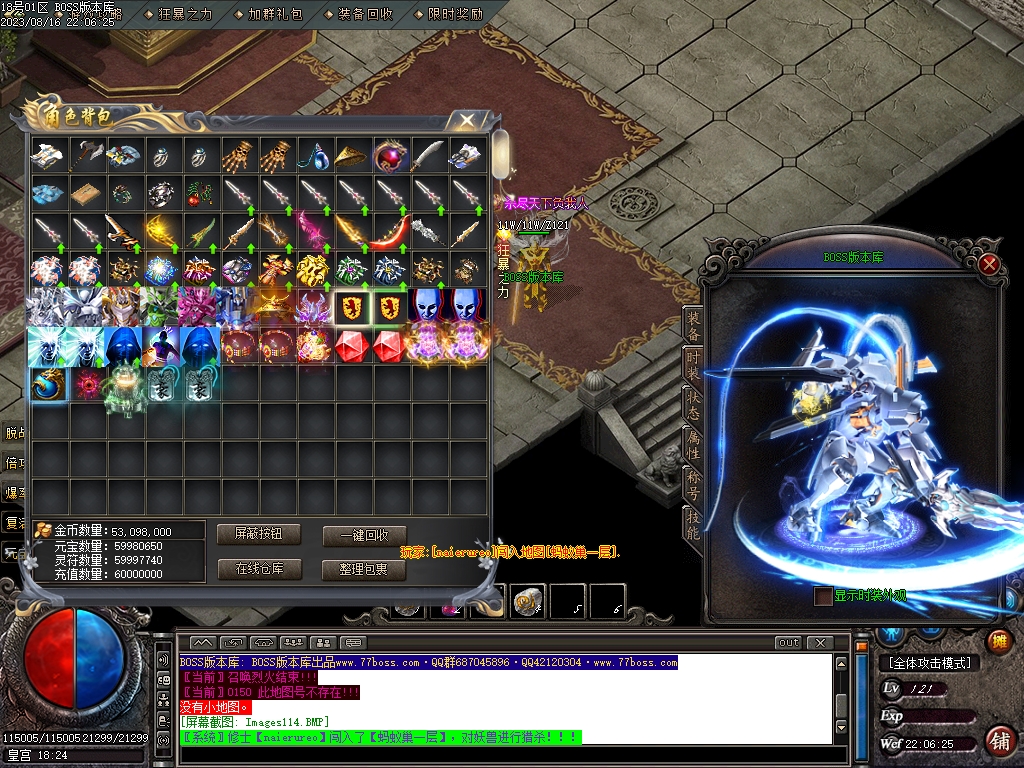The height and width of the screenshot is (768, 1024).
Task: Close the character panel with red X
Action: tap(989, 264)
